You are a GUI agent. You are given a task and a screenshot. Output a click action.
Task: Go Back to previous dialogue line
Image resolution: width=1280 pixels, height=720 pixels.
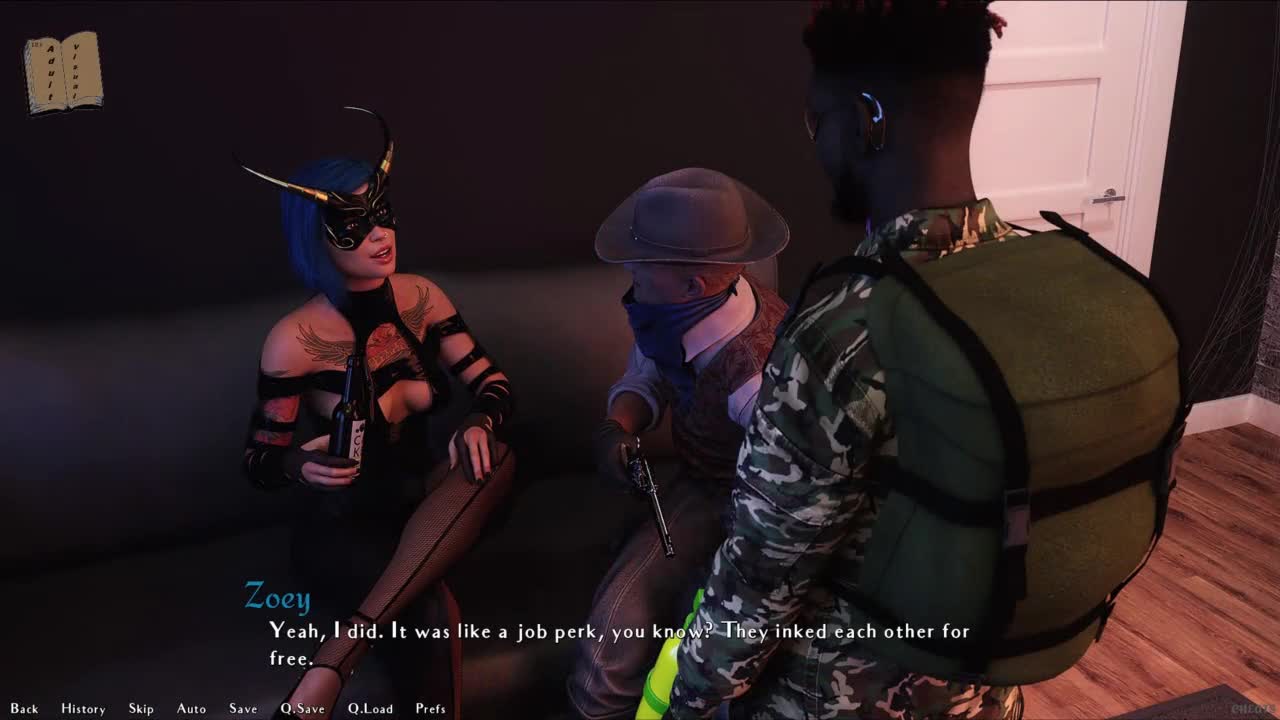pos(24,709)
